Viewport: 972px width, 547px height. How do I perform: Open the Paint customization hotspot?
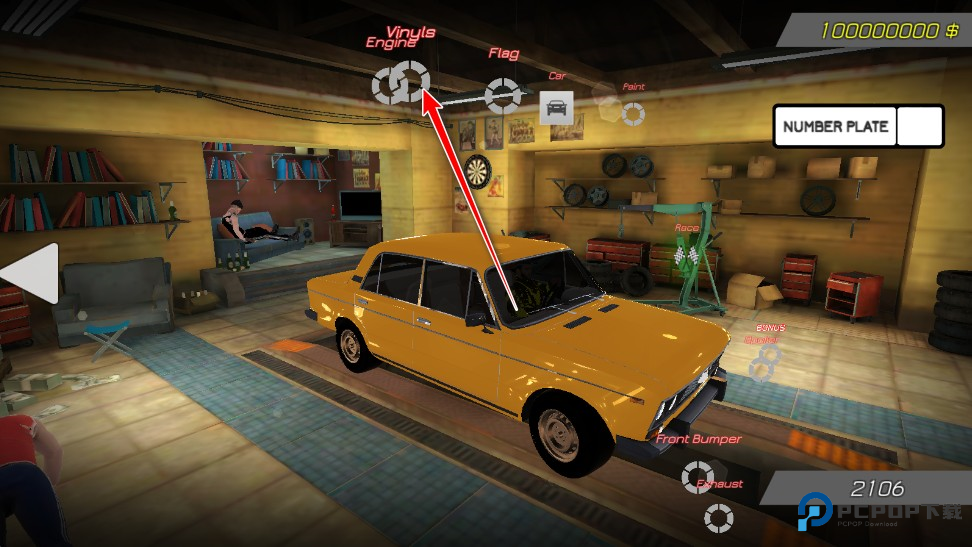(633, 114)
